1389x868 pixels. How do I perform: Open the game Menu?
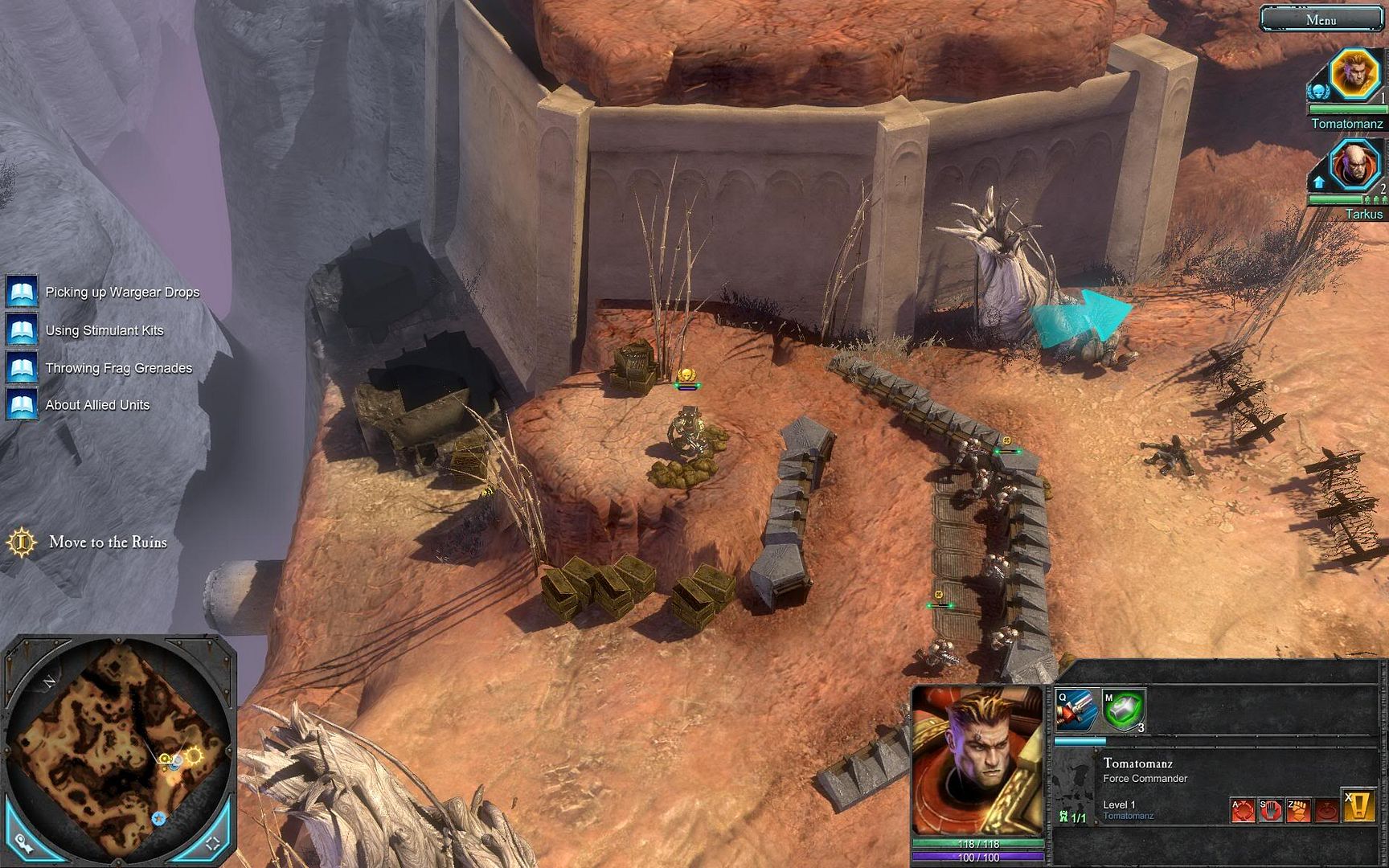(x=1321, y=19)
